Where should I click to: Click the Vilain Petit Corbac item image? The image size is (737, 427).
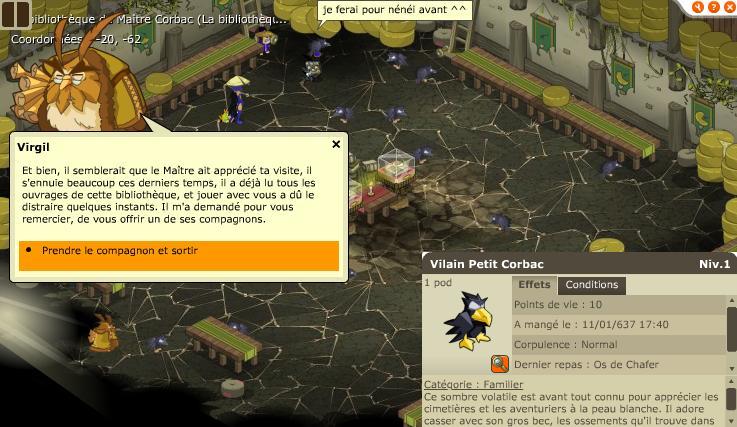(x=467, y=321)
